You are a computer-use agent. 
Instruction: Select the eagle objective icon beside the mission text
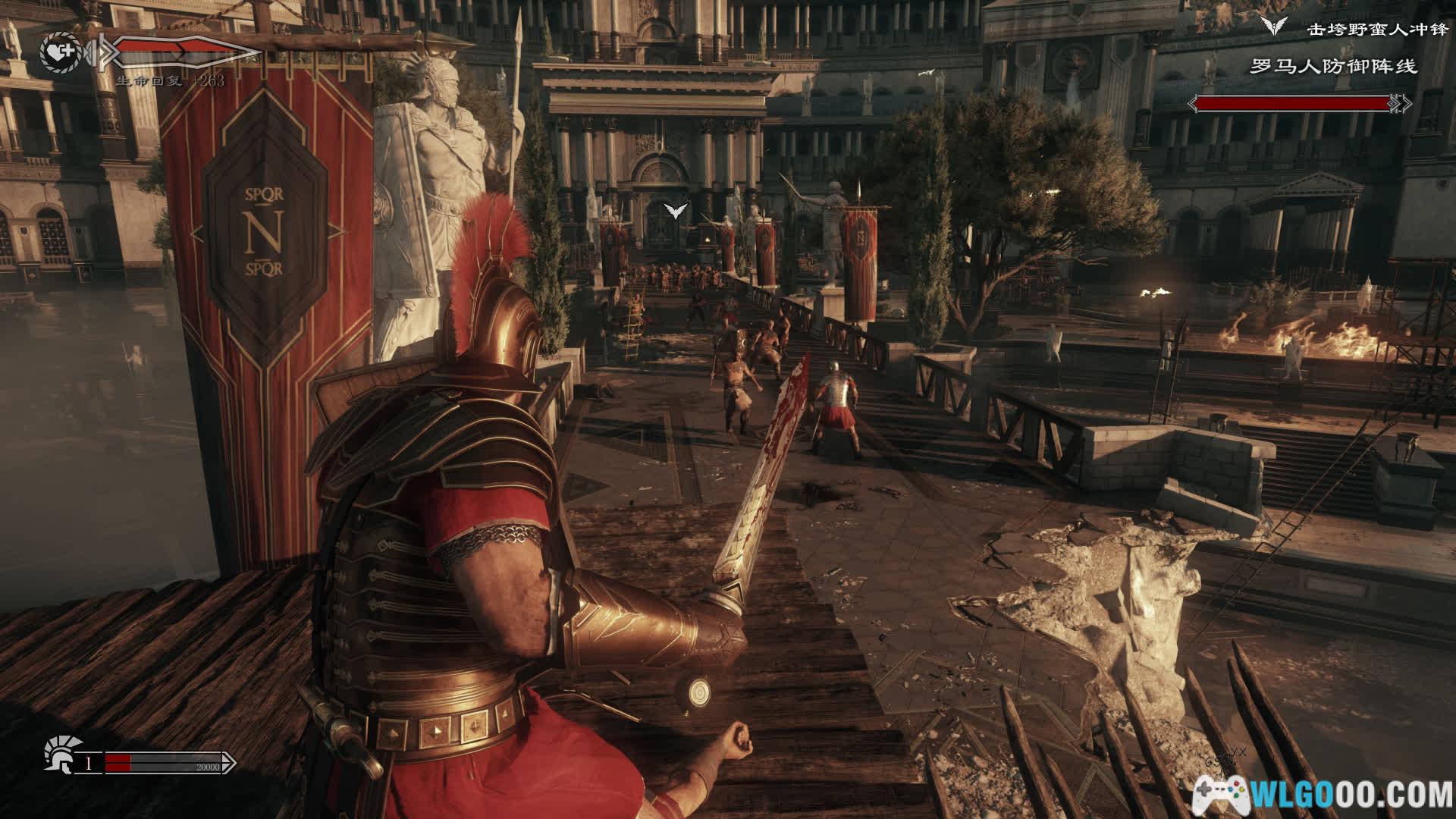click(1275, 27)
